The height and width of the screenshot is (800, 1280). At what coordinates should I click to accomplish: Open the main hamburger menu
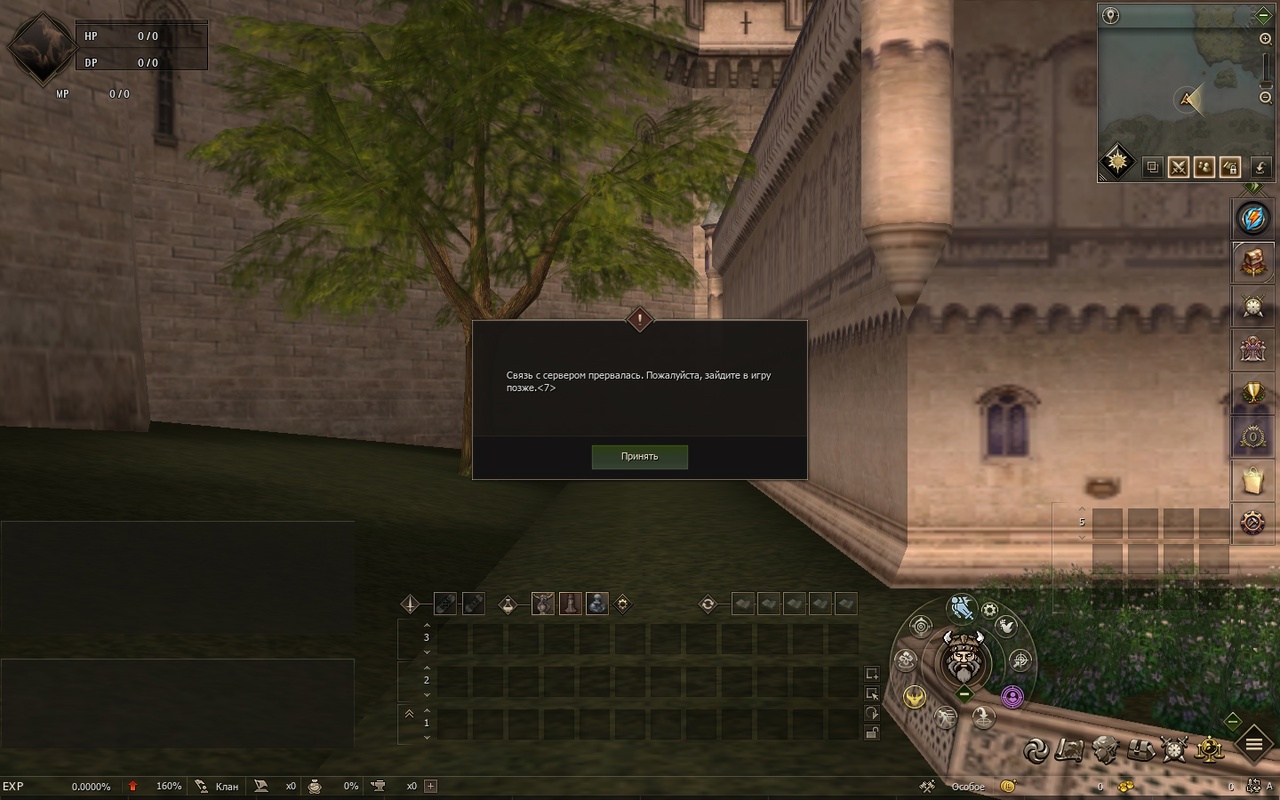[x=1253, y=743]
